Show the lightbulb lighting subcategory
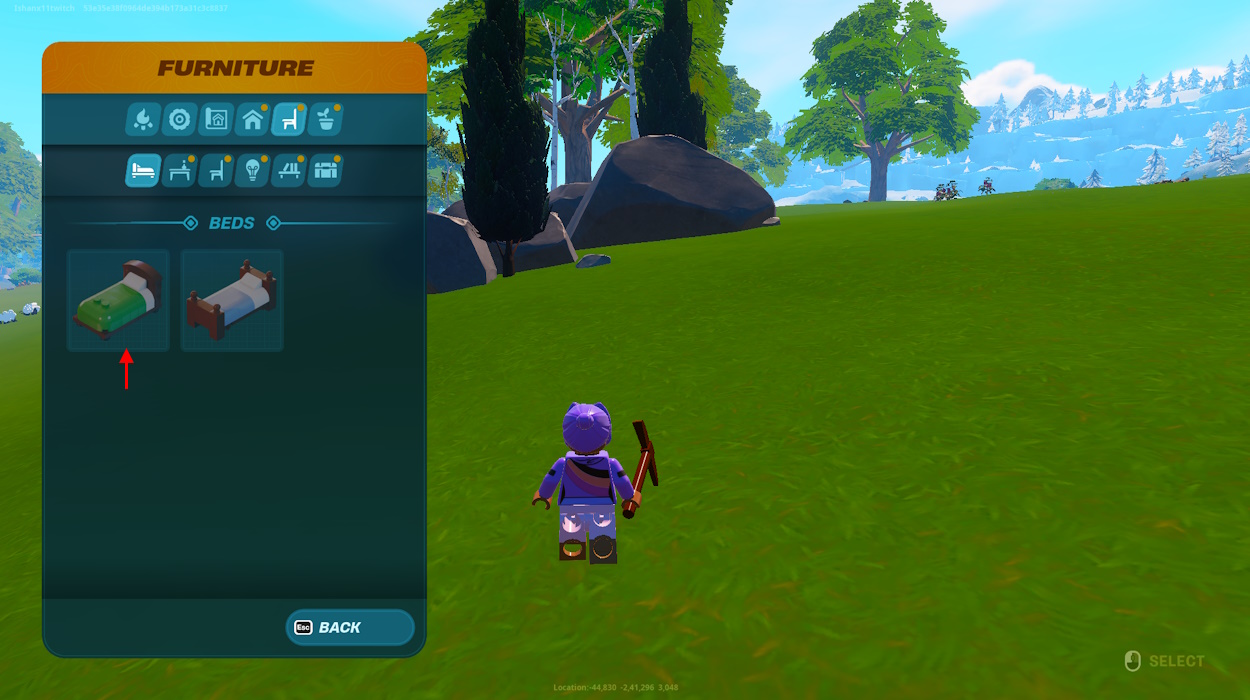The width and height of the screenshot is (1250, 700). coord(252,171)
